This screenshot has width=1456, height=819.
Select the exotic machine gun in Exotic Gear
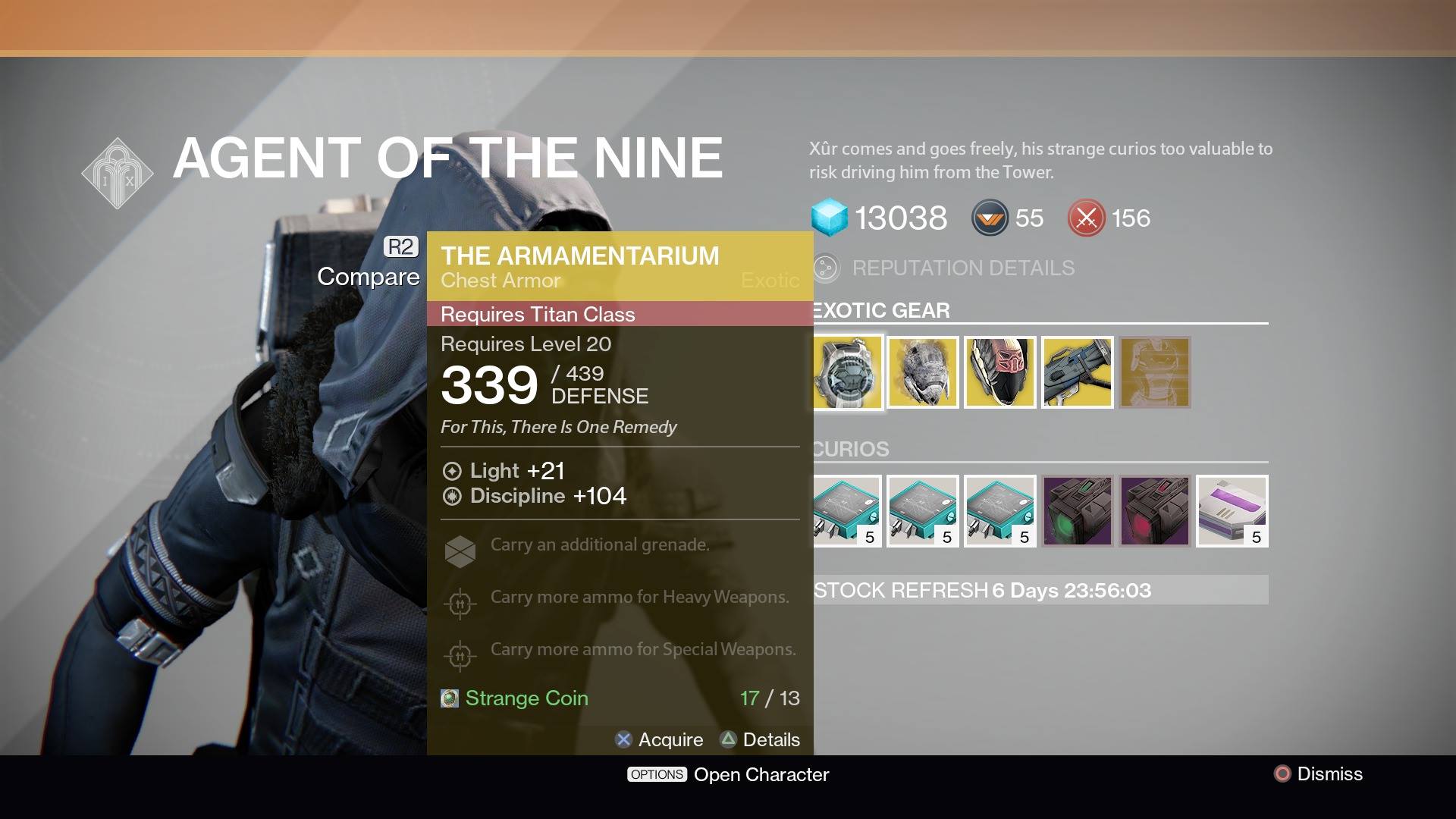coord(1078,372)
